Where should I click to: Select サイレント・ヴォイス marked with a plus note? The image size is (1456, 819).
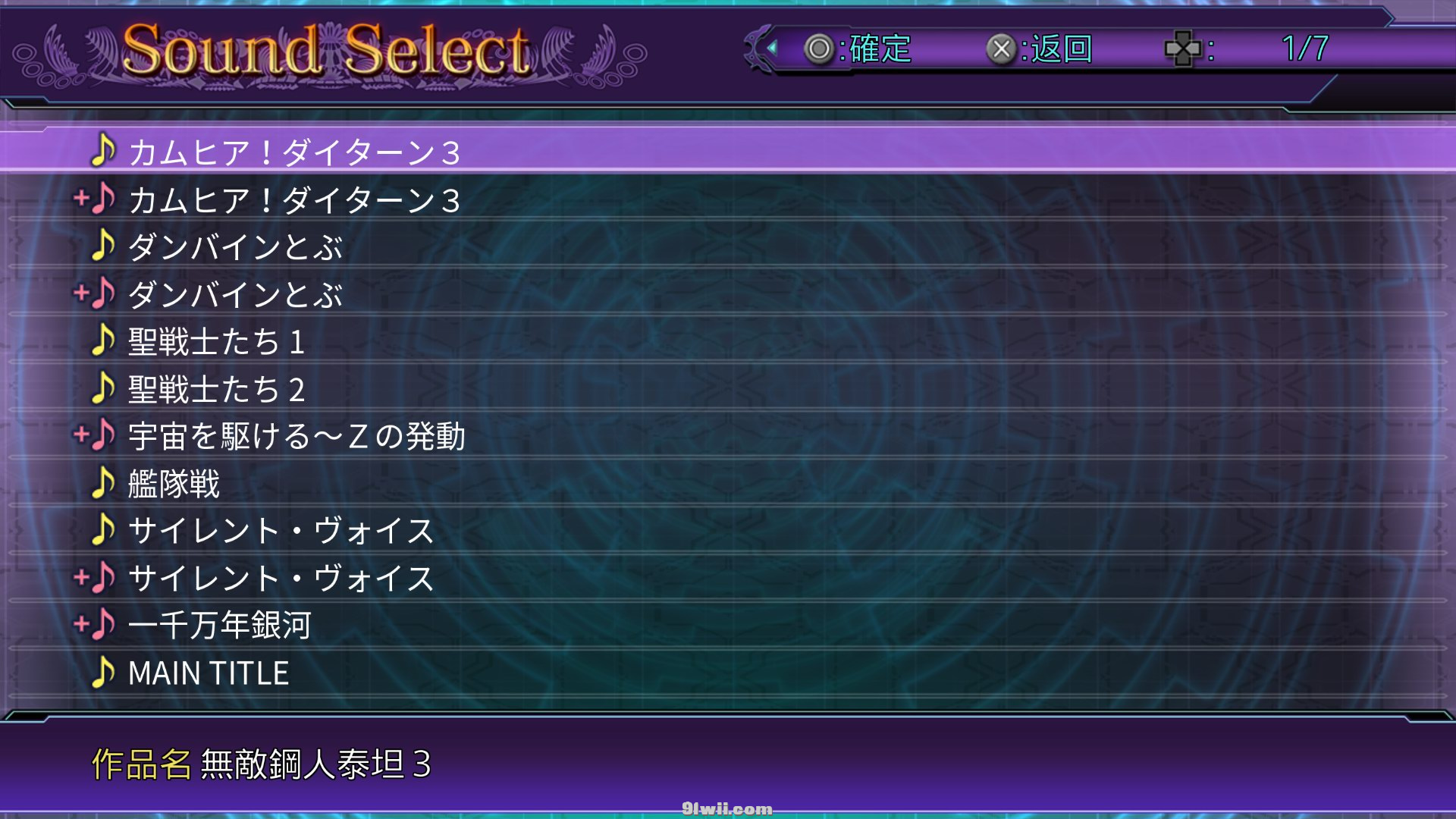(x=281, y=579)
